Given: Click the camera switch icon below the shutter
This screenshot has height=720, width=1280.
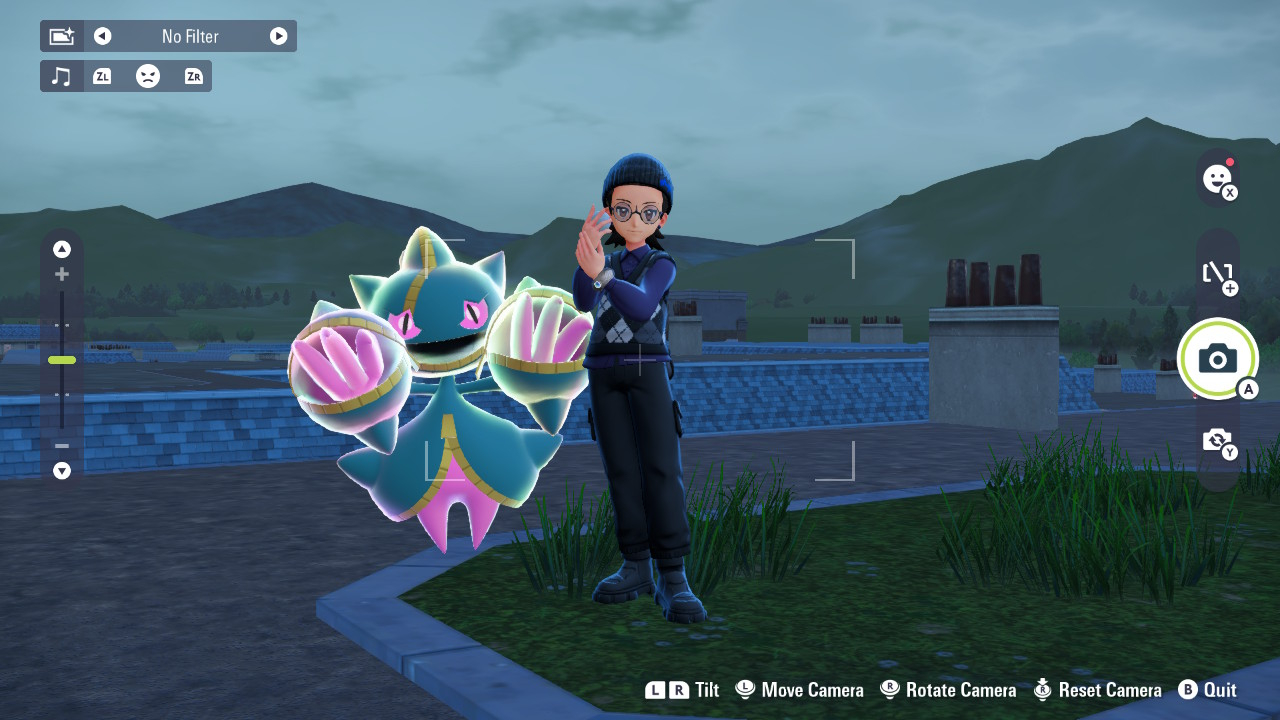Looking at the screenshot, I should pos(1217,440).
